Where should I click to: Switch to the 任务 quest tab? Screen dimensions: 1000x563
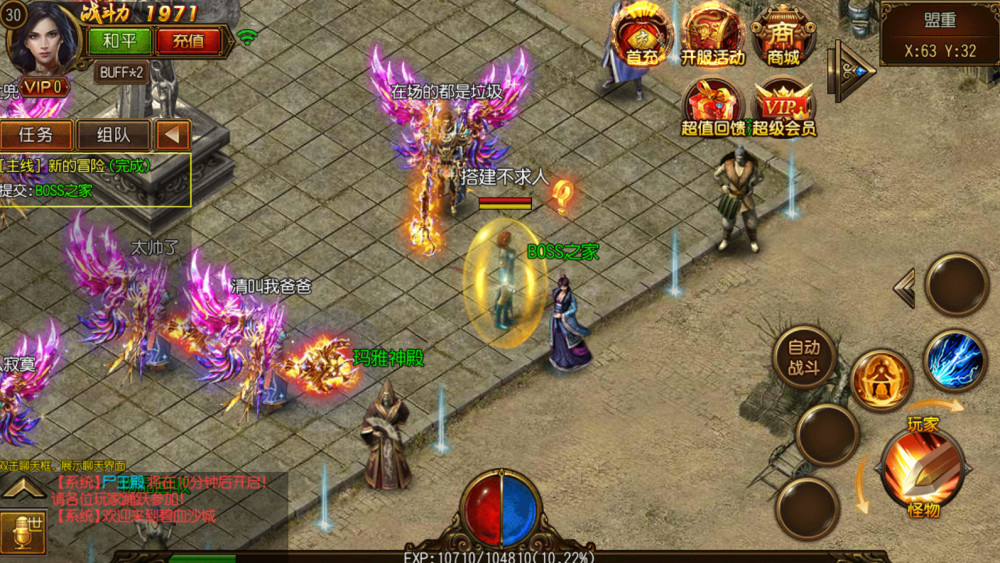click(x=36, y=135)
